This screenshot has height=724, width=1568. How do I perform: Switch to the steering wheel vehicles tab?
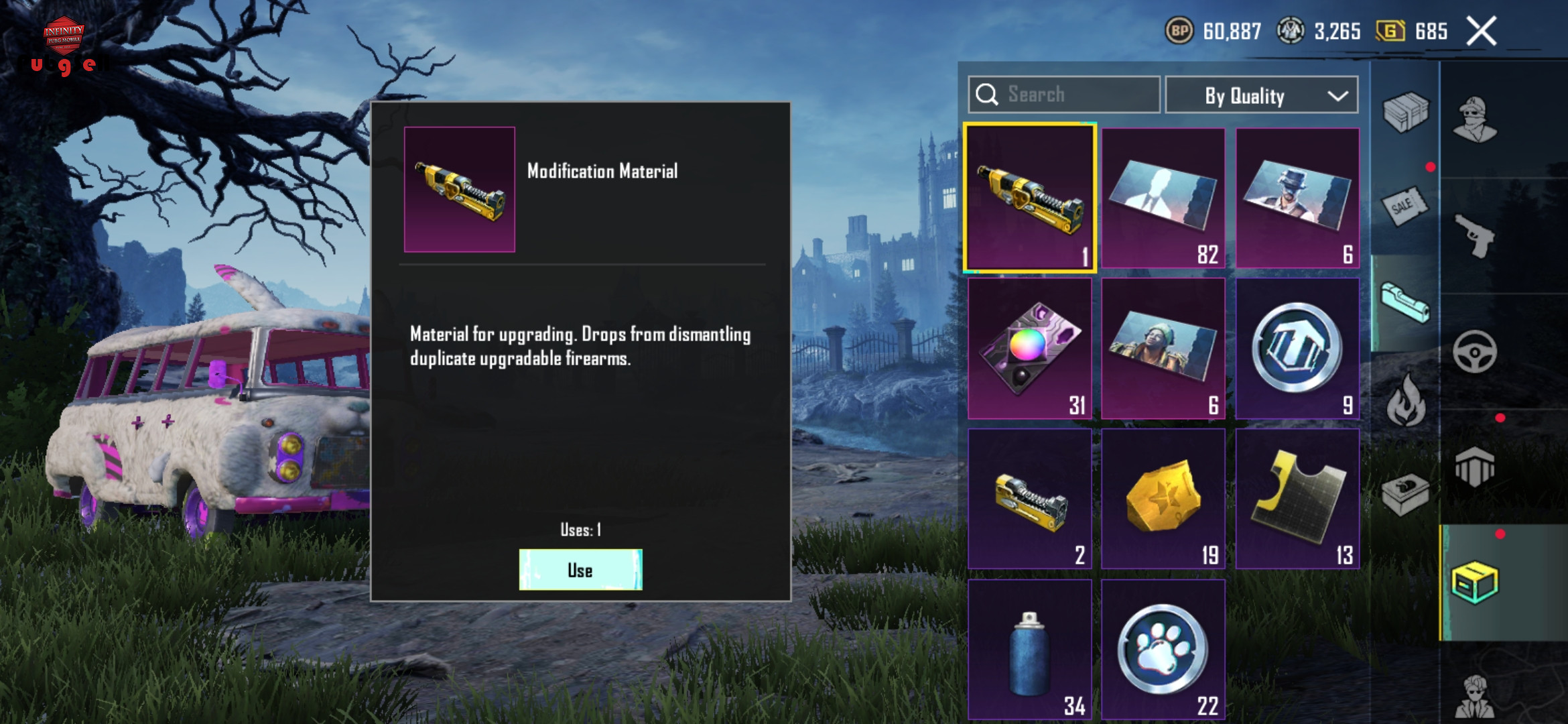tap(1474, 351)
